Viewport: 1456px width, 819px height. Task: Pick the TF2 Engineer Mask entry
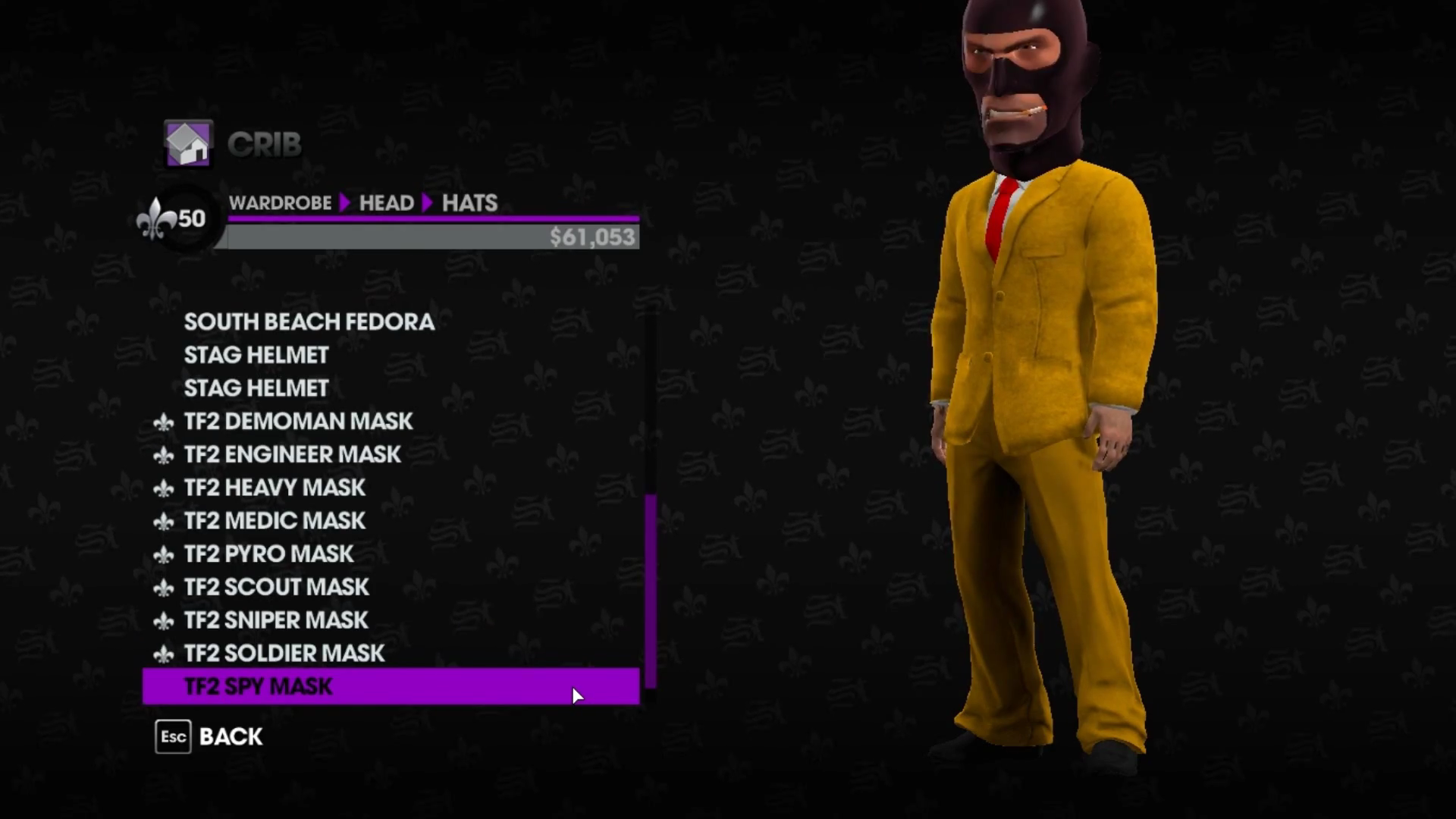pyautogui.click(x=292, y=454)
